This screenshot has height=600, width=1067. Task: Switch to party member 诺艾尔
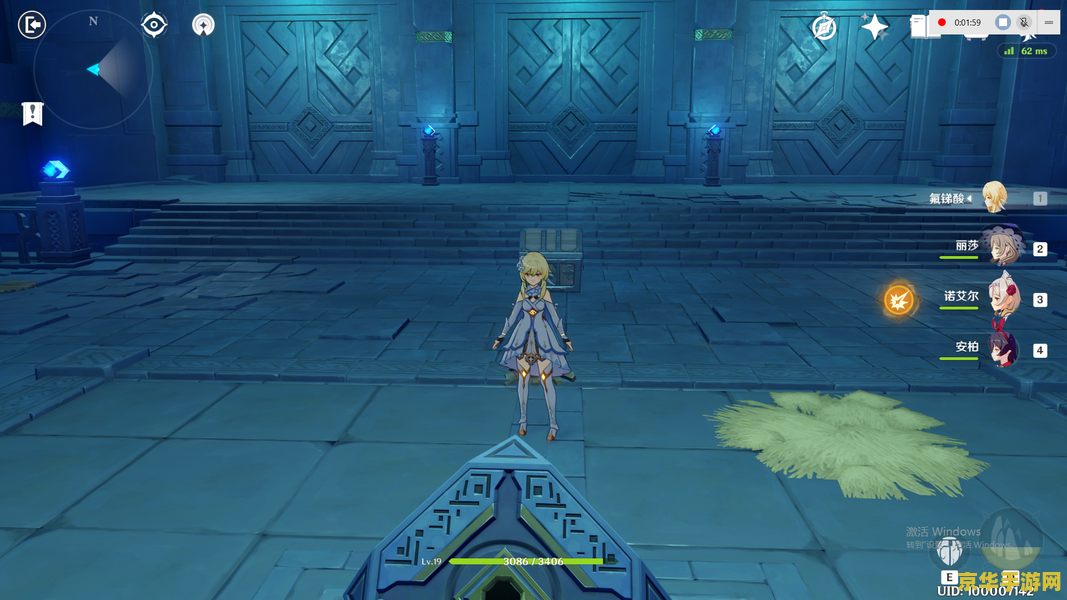(998, 298)
